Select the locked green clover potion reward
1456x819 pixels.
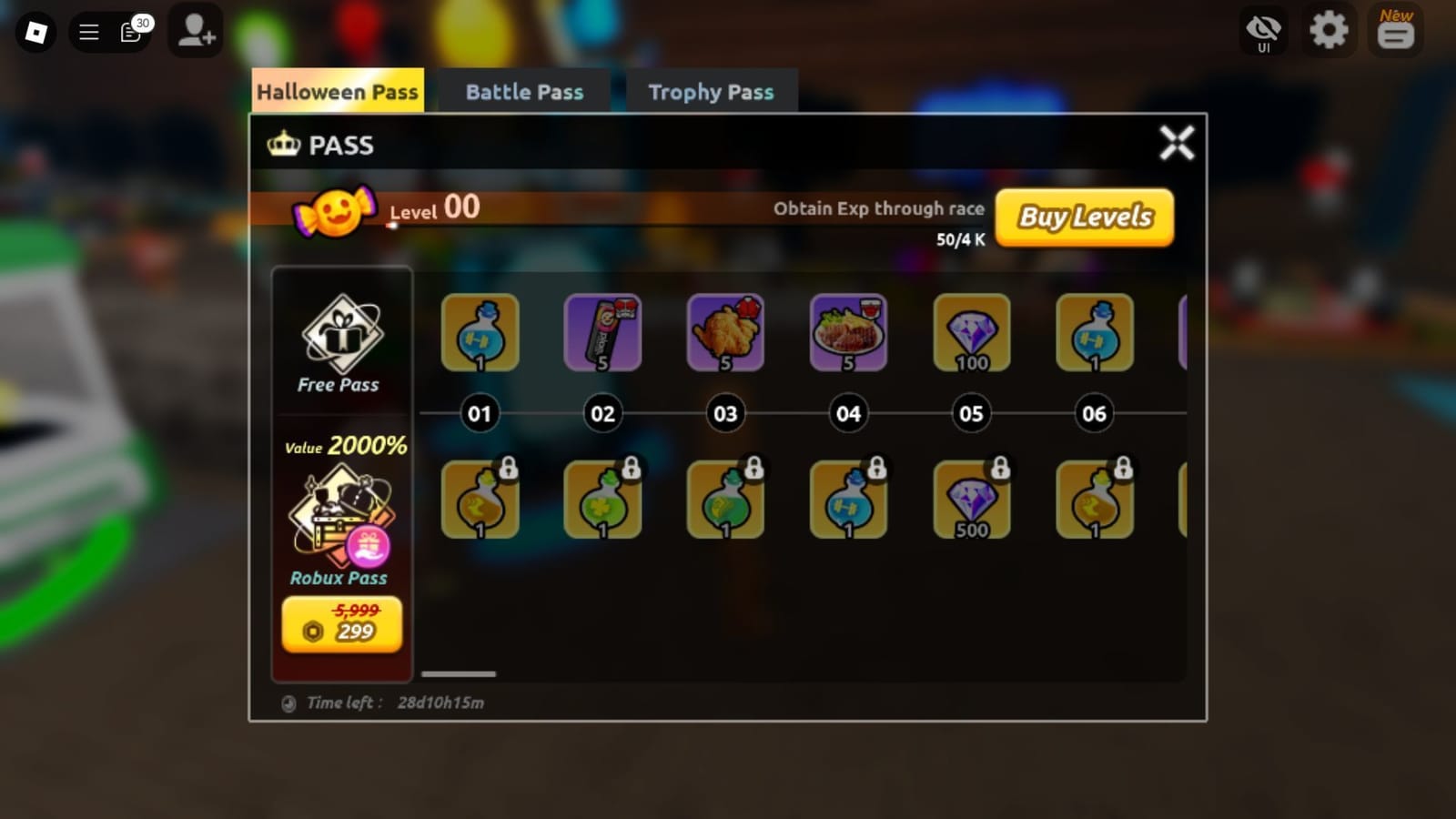point(602,500)
